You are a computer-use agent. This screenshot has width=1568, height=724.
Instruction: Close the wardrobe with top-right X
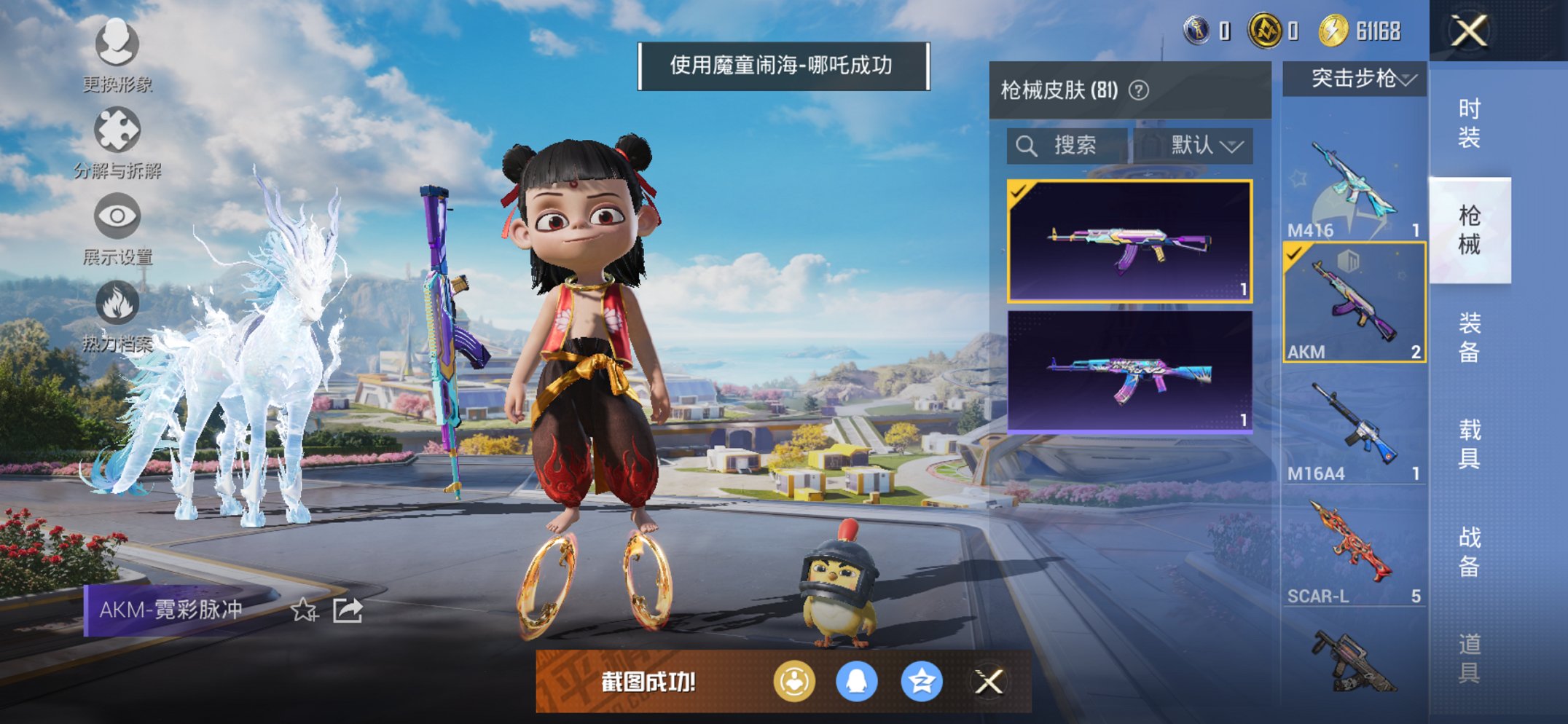tap(1469, 31)
